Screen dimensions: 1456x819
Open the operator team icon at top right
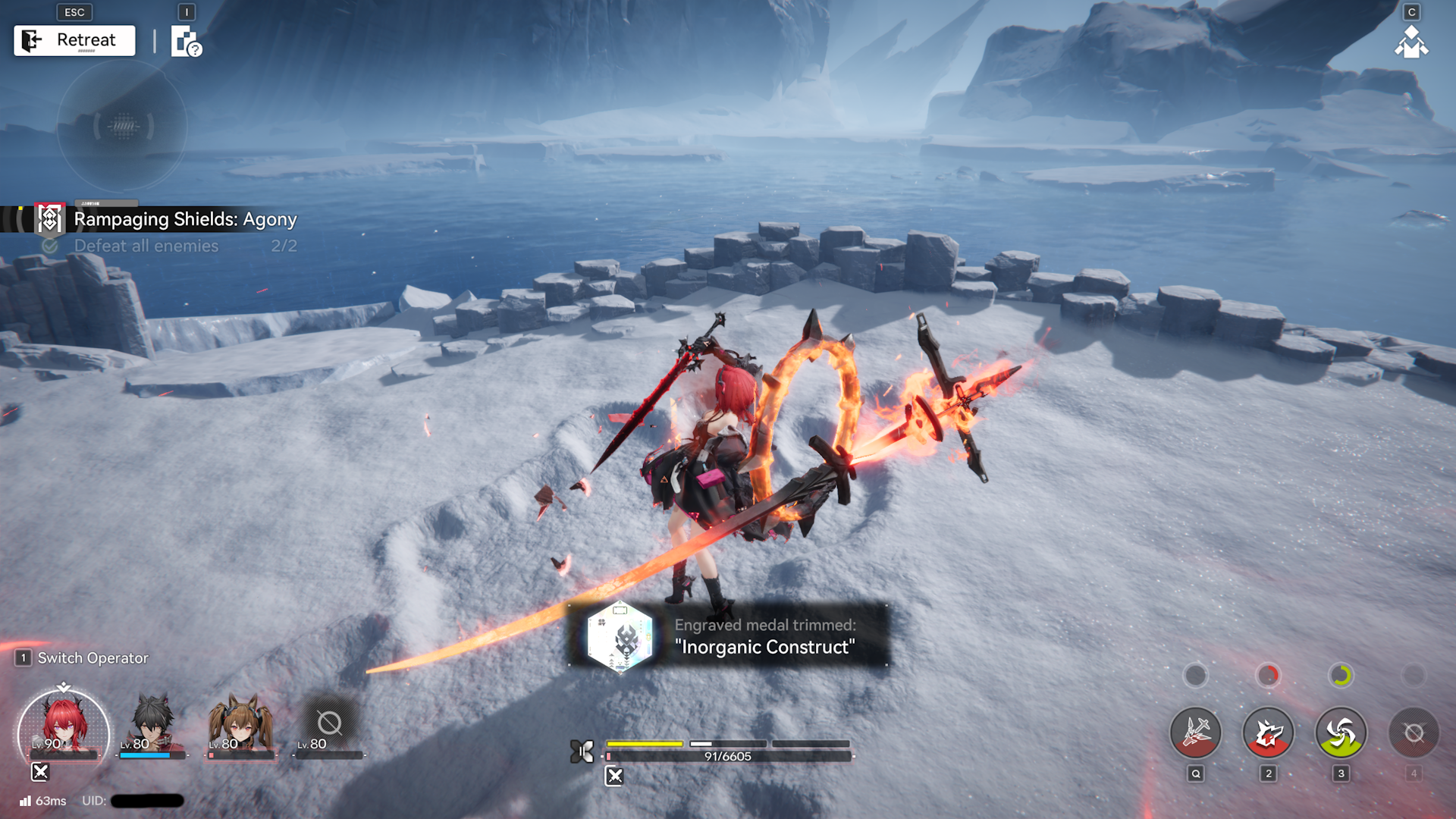(x=1410, y=42)
